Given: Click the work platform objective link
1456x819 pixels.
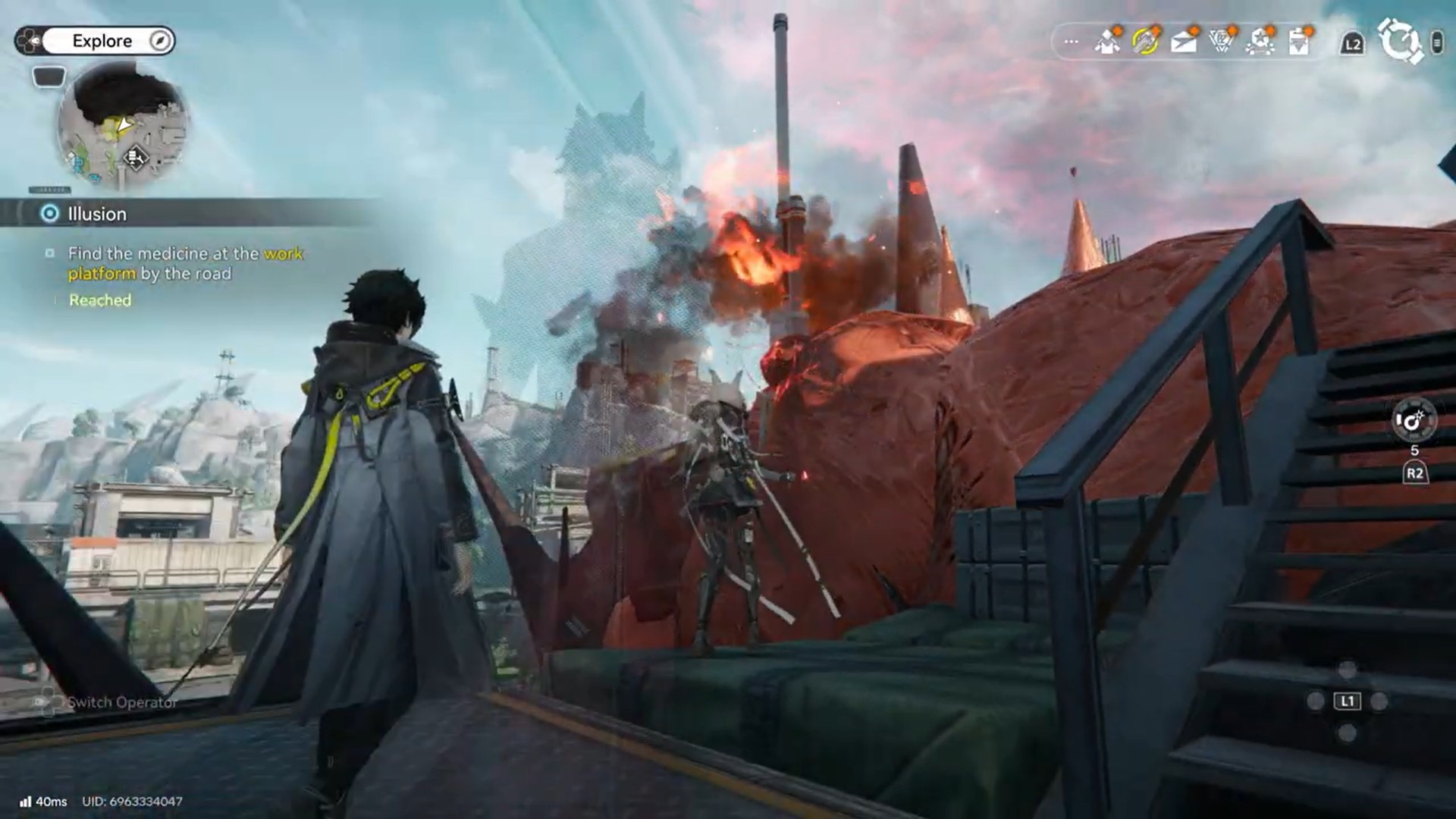Looking at the screenshot, I should [283, 254].
